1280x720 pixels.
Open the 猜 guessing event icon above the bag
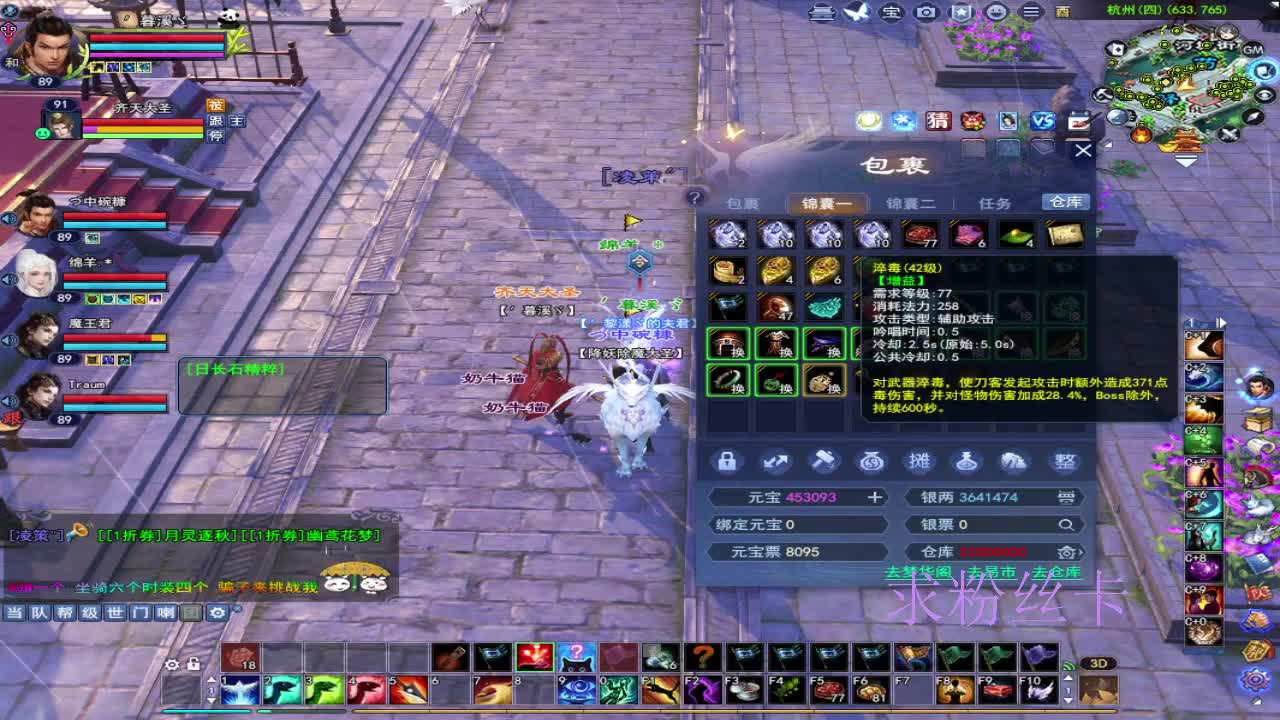click(x=939, y=121)
